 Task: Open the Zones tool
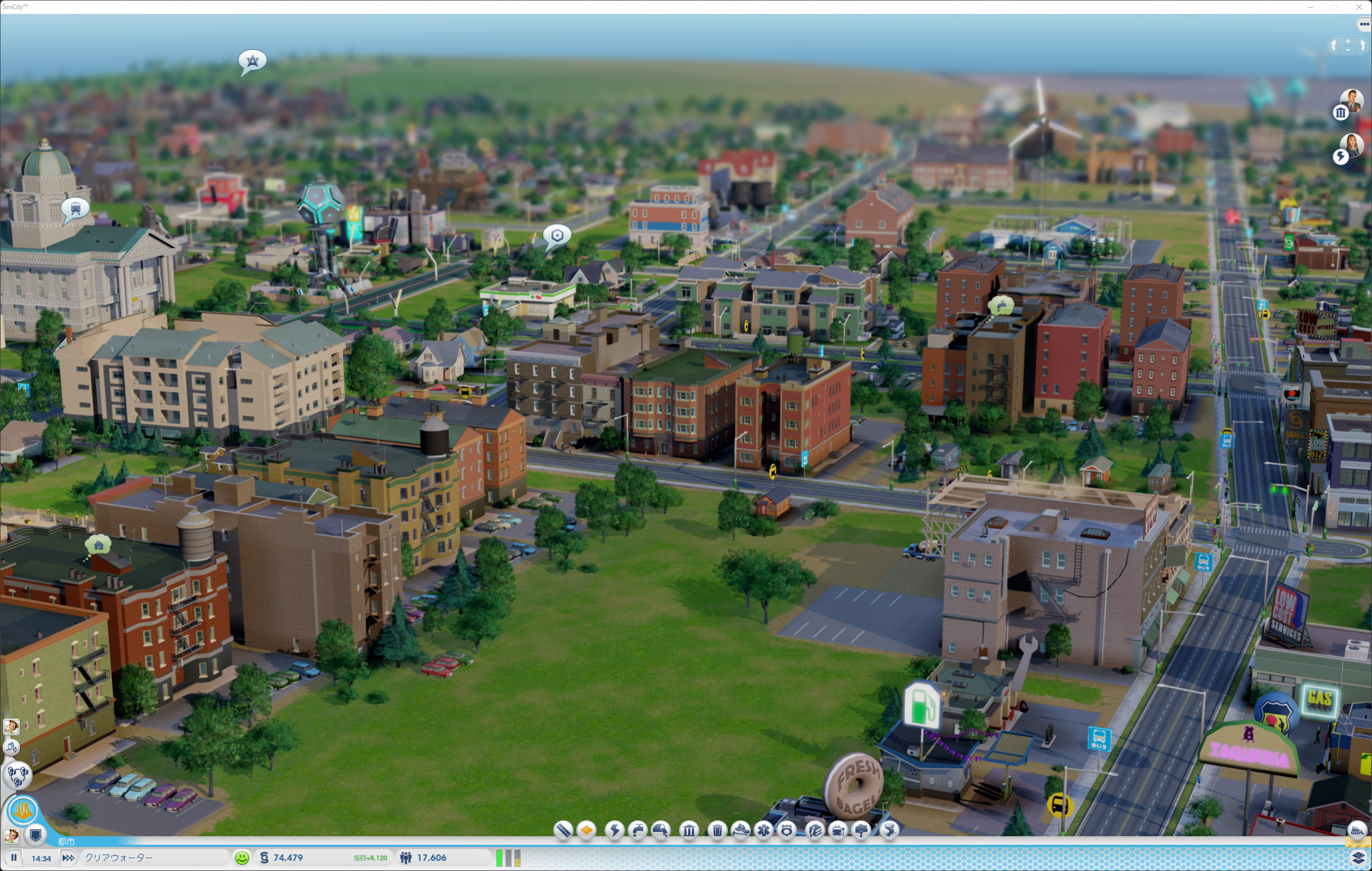pyautogui.click(x=586, y=830)
